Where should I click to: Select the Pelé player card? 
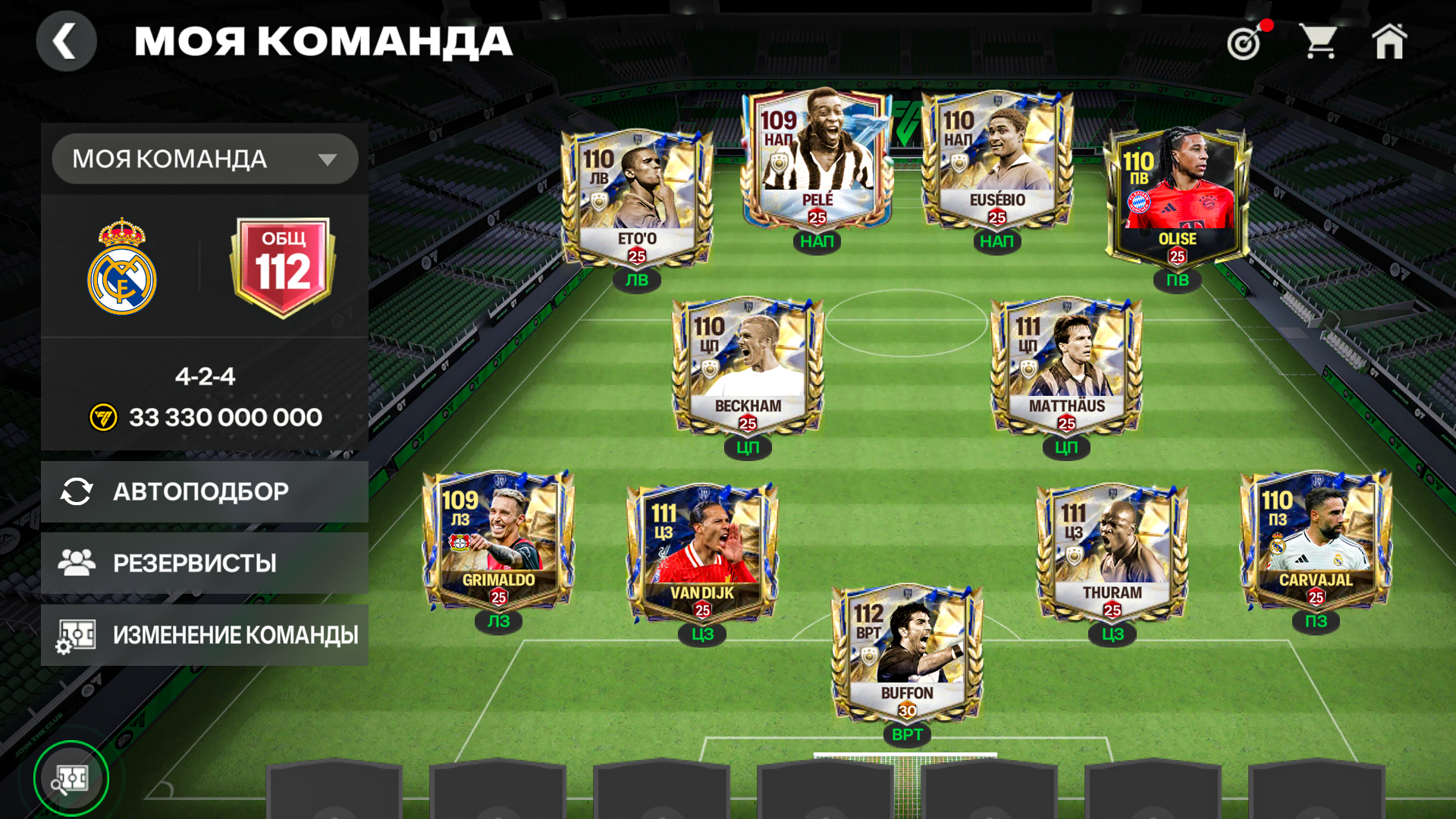817,160
